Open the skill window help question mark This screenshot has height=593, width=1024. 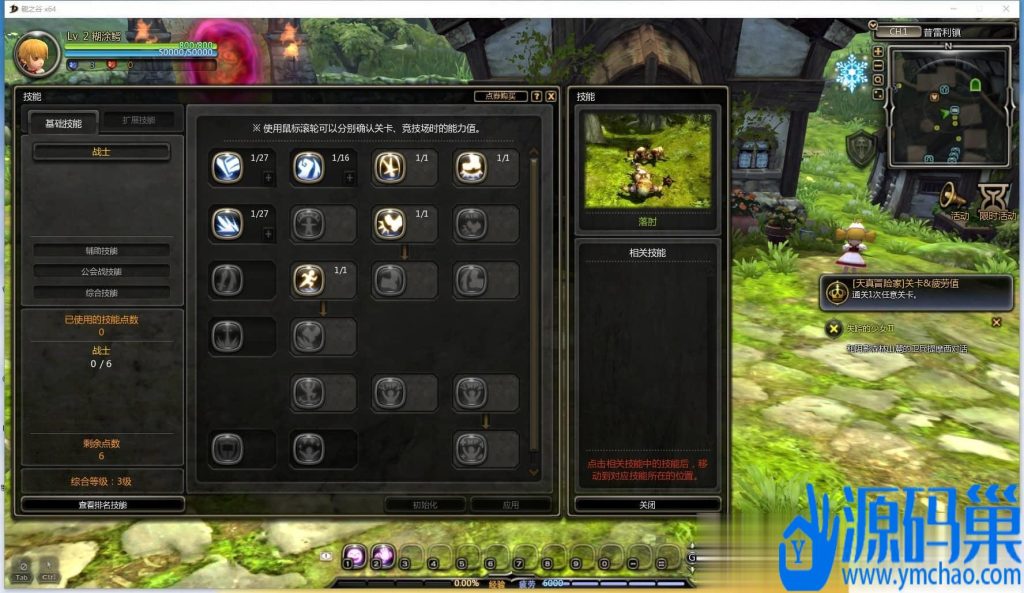537,96
